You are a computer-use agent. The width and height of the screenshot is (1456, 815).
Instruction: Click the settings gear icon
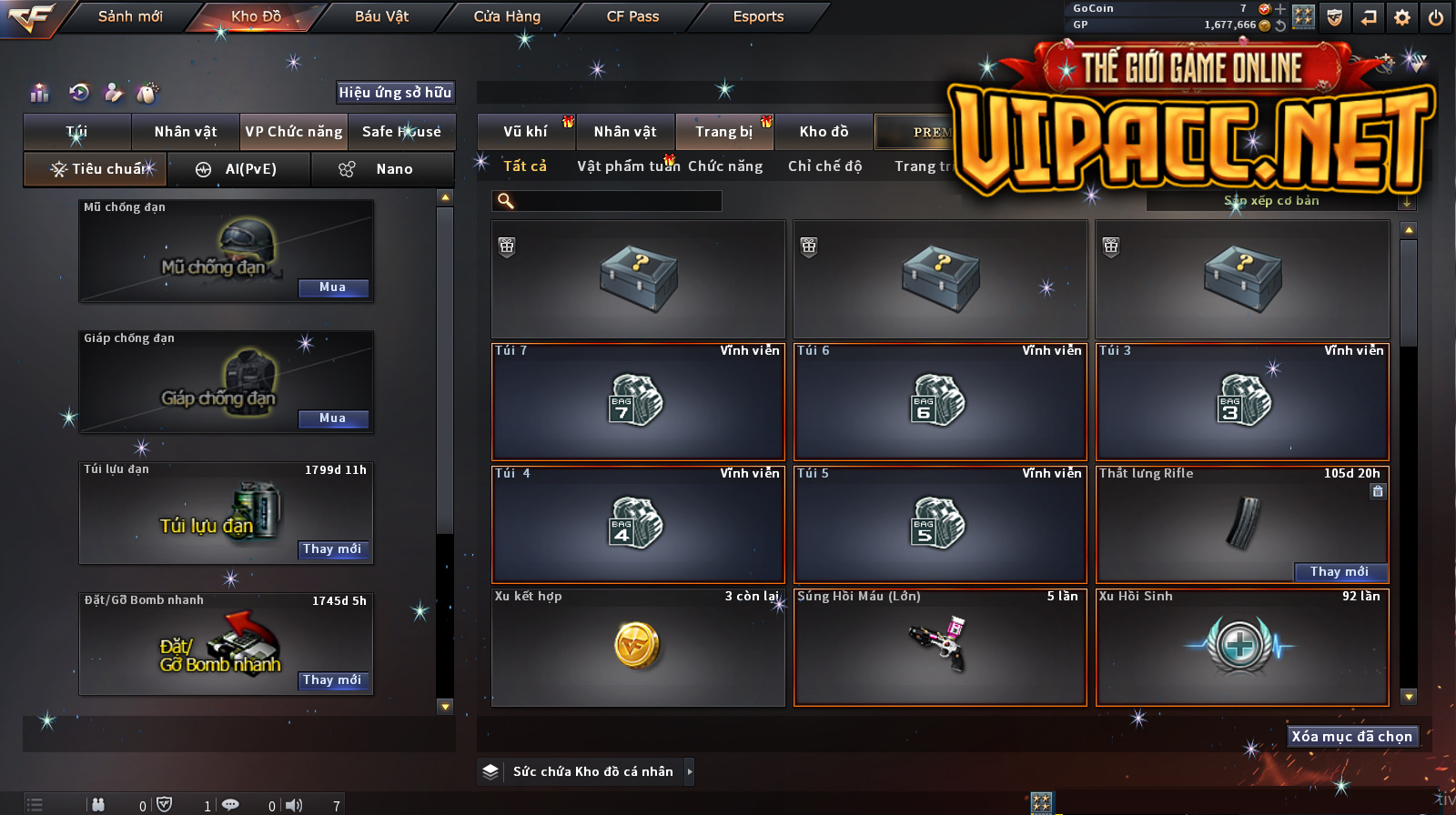coord(1402,17)
